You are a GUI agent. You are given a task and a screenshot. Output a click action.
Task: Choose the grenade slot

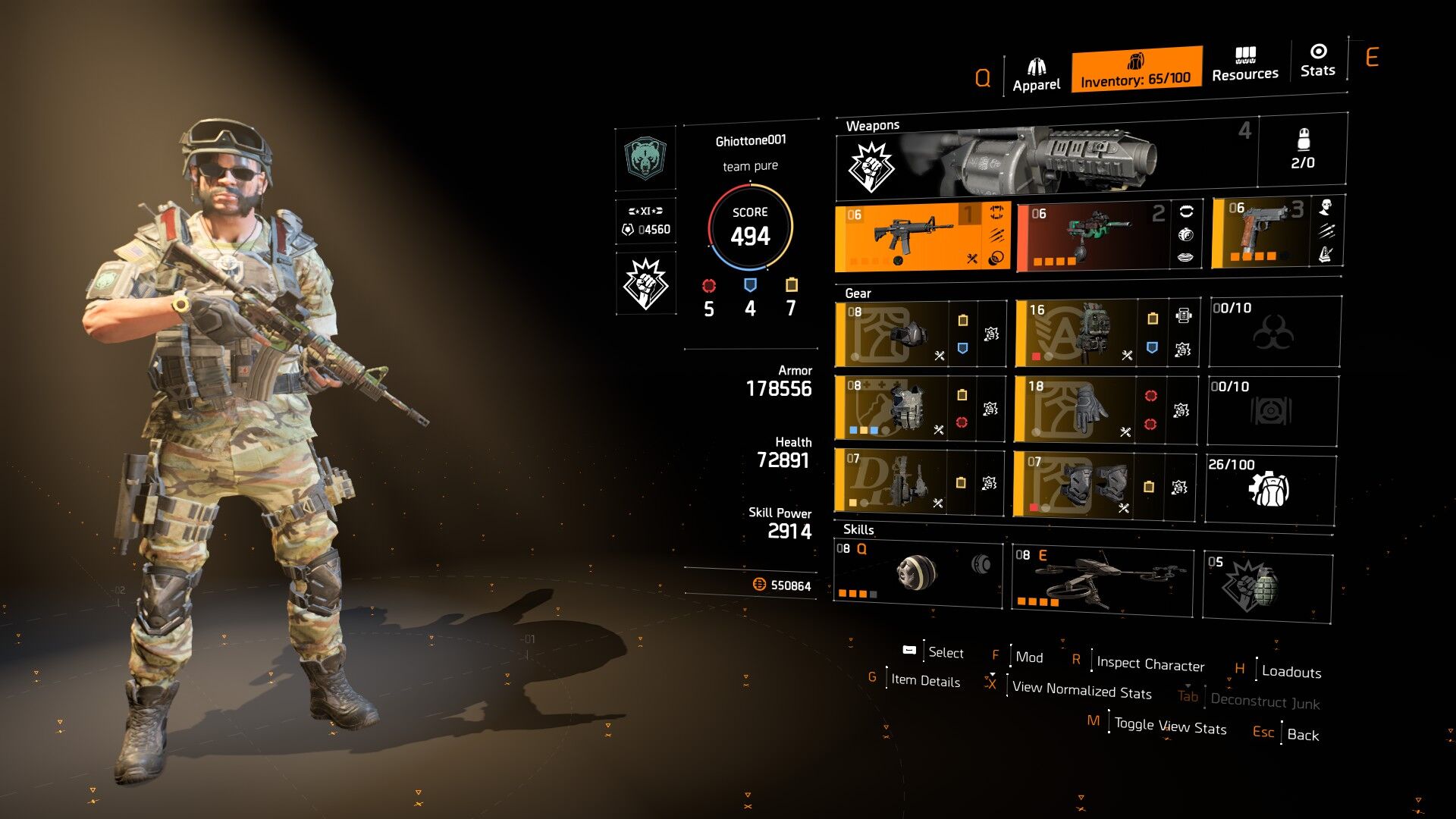(x=1267, y=586)
